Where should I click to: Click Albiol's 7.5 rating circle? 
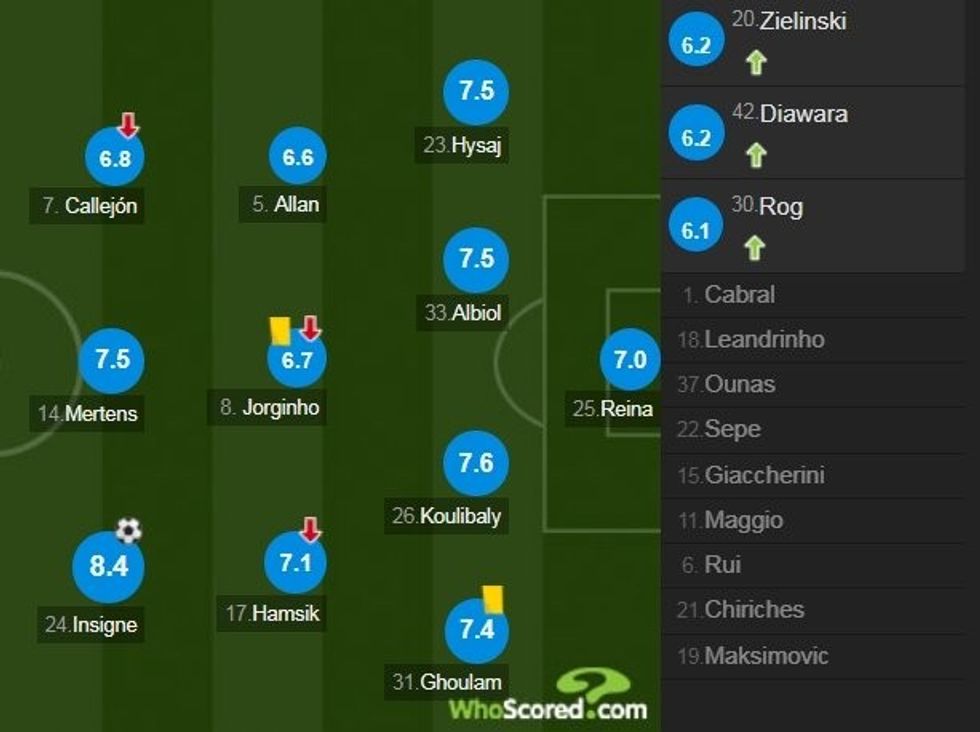[x=476, y=259]
